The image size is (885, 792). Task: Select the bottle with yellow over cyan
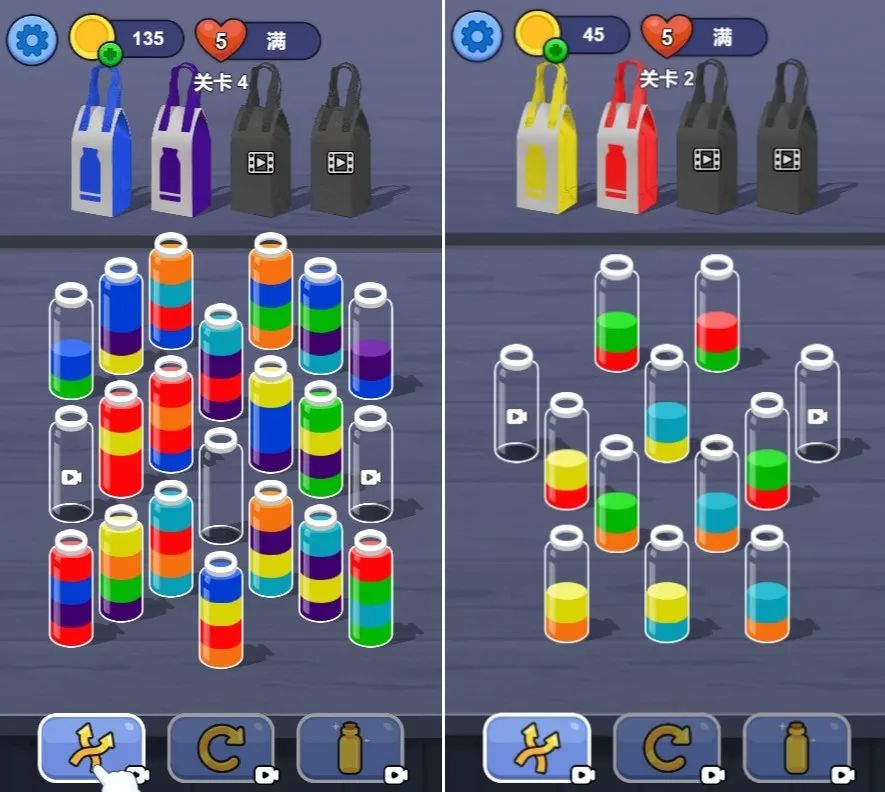point(667,592)
